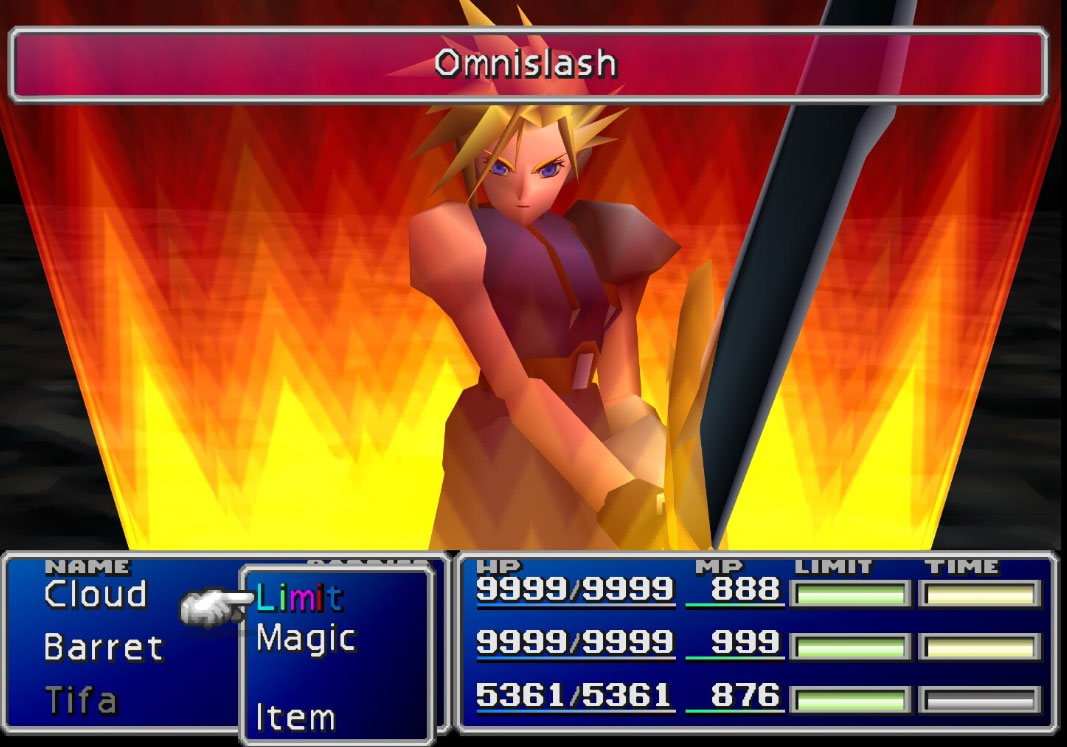Open the Item command
The image size is (1067, 747).
coord(294,717)
